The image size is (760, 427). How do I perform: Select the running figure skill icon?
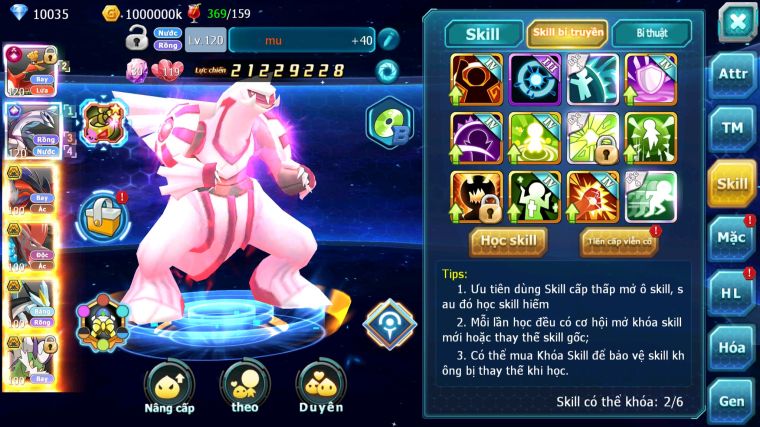(650, 196)
